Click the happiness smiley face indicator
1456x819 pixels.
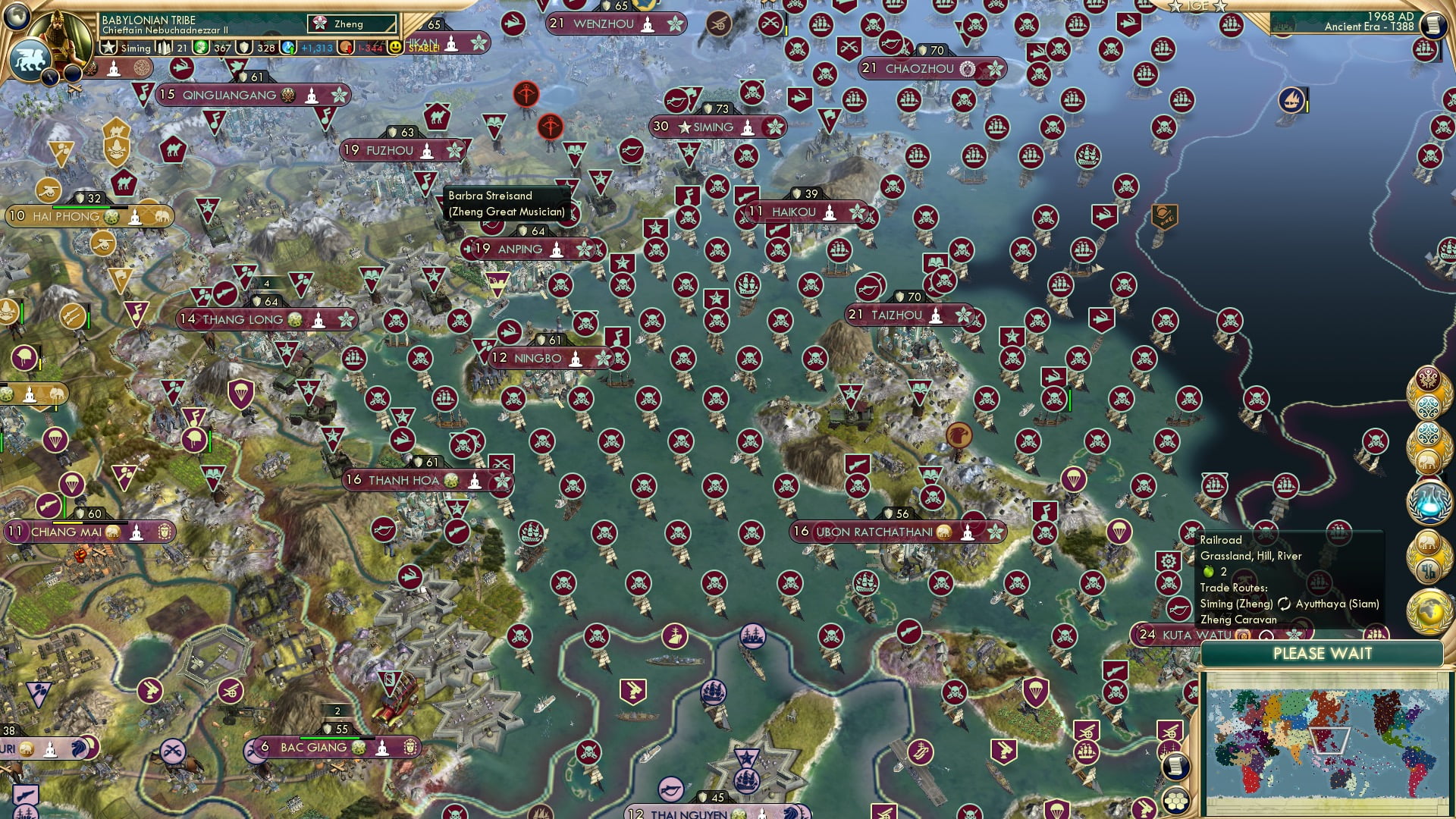tap(395, 47)
